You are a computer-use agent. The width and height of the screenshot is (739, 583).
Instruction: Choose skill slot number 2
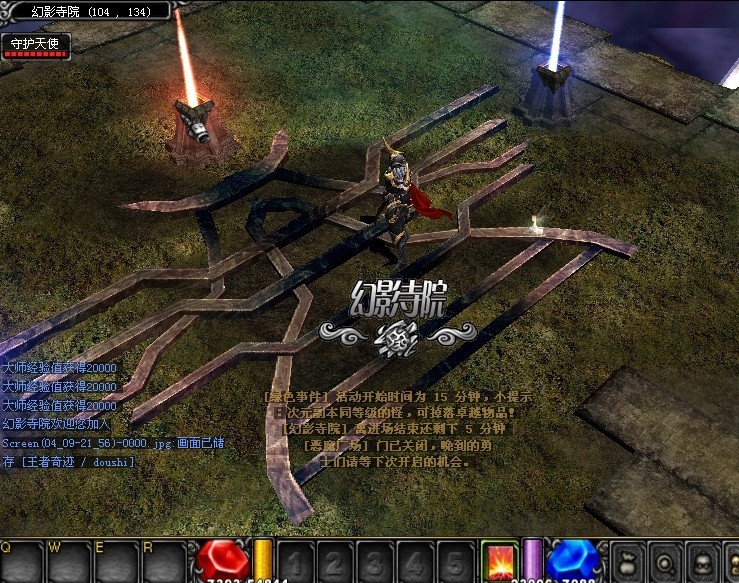[335, 562]
